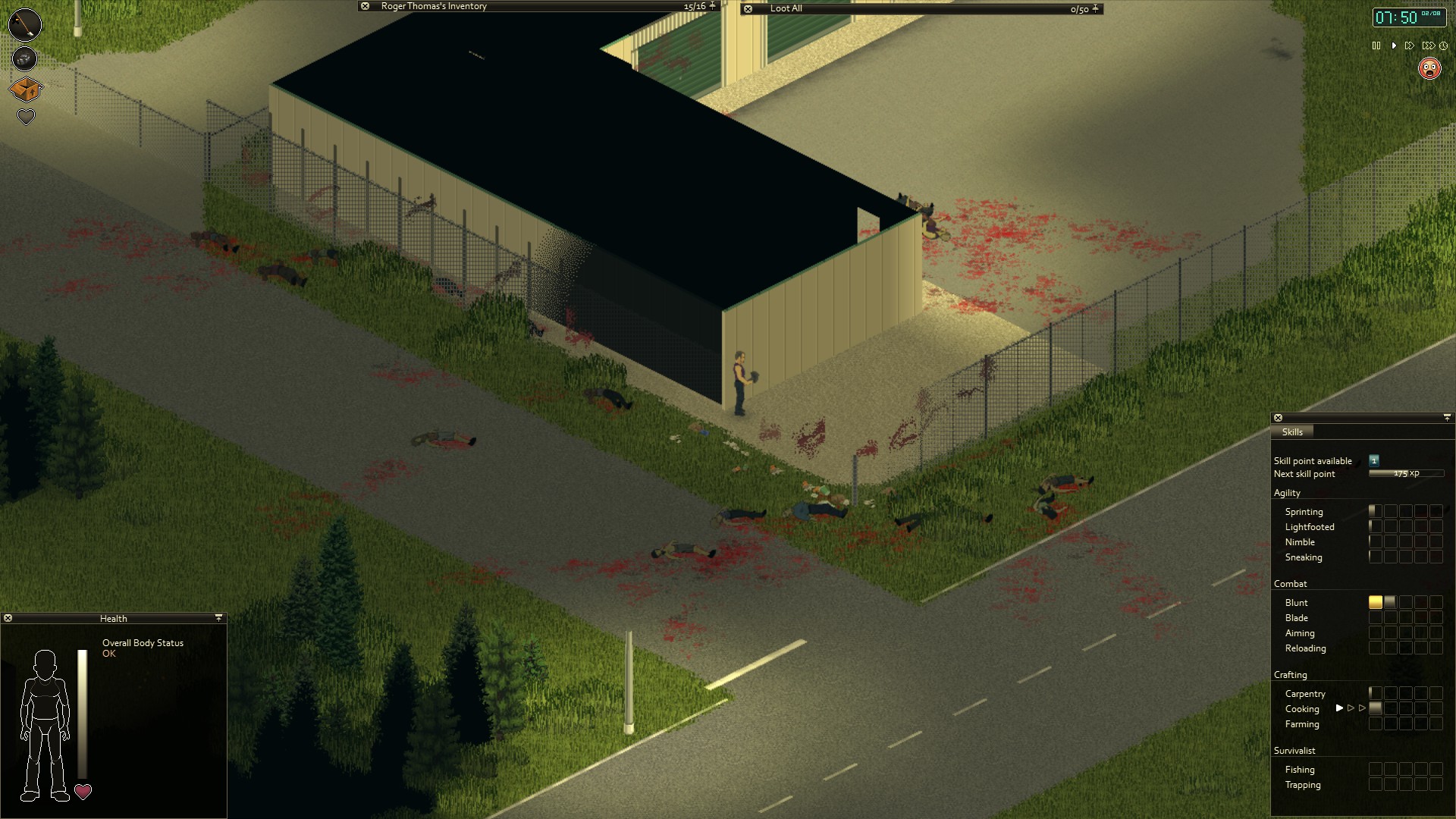Pin the Health panel
Screen dimensions: 1456x819
click(x=219, y=617)
